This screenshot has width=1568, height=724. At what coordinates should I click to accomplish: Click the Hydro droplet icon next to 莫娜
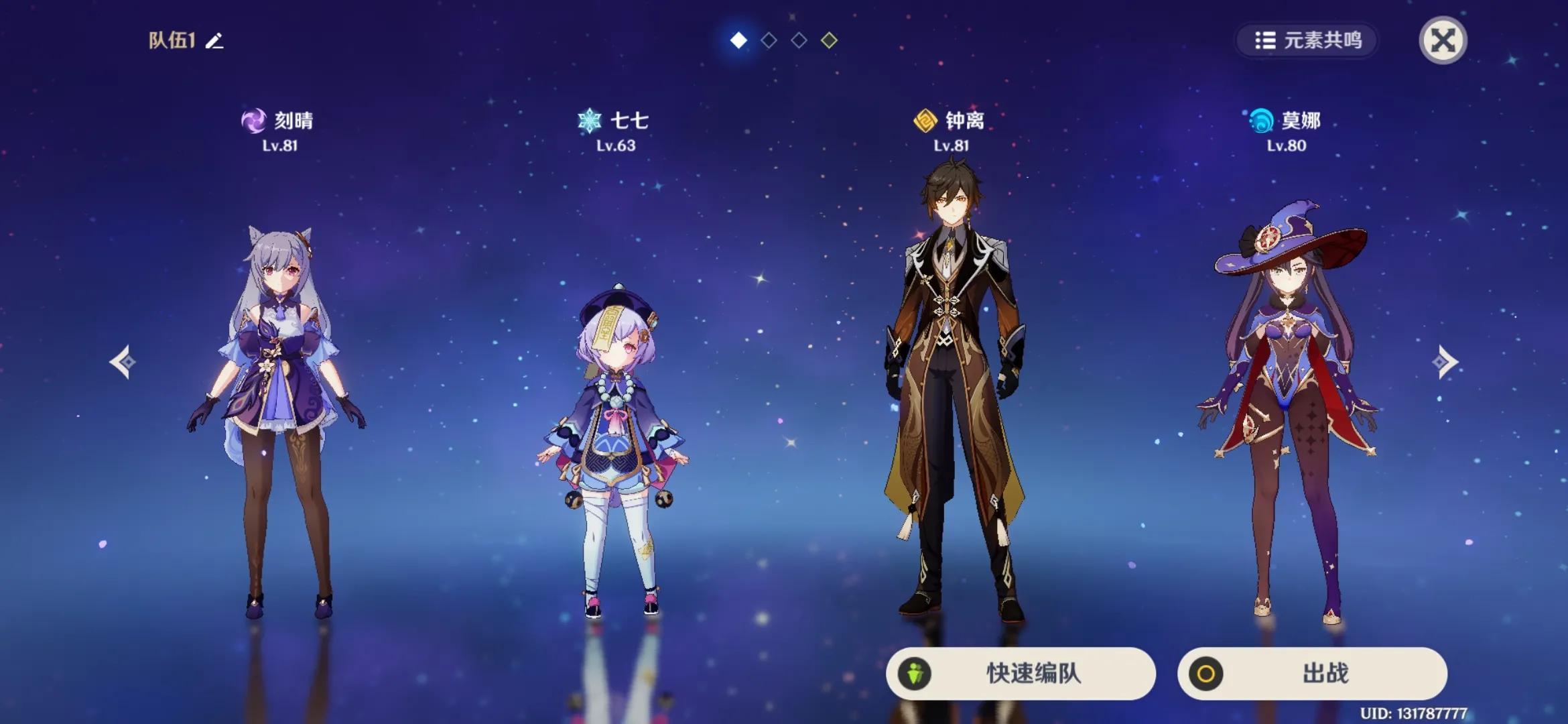tap(1262, 121)
